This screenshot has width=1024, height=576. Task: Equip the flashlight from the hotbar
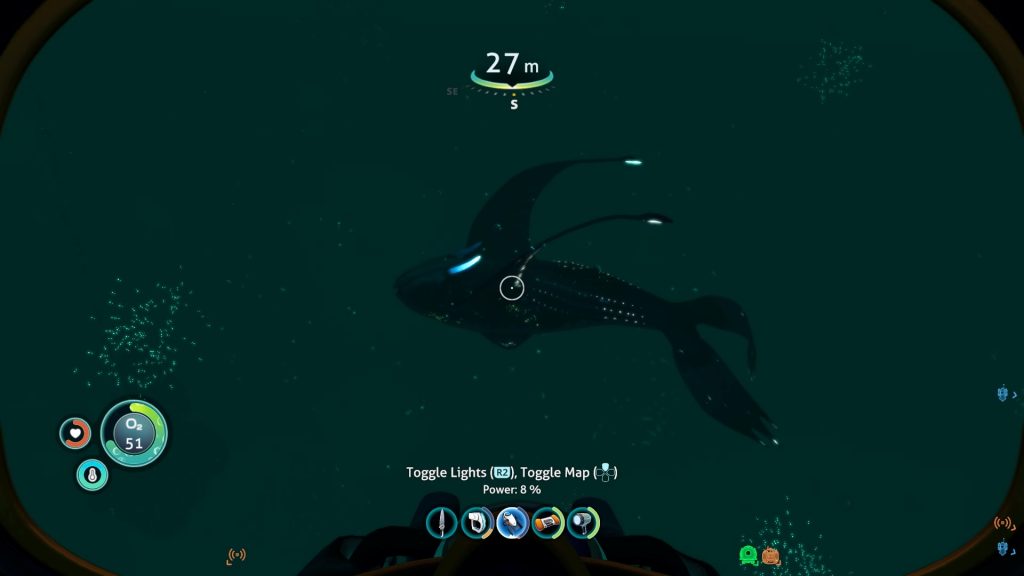(x=583, y=522)
